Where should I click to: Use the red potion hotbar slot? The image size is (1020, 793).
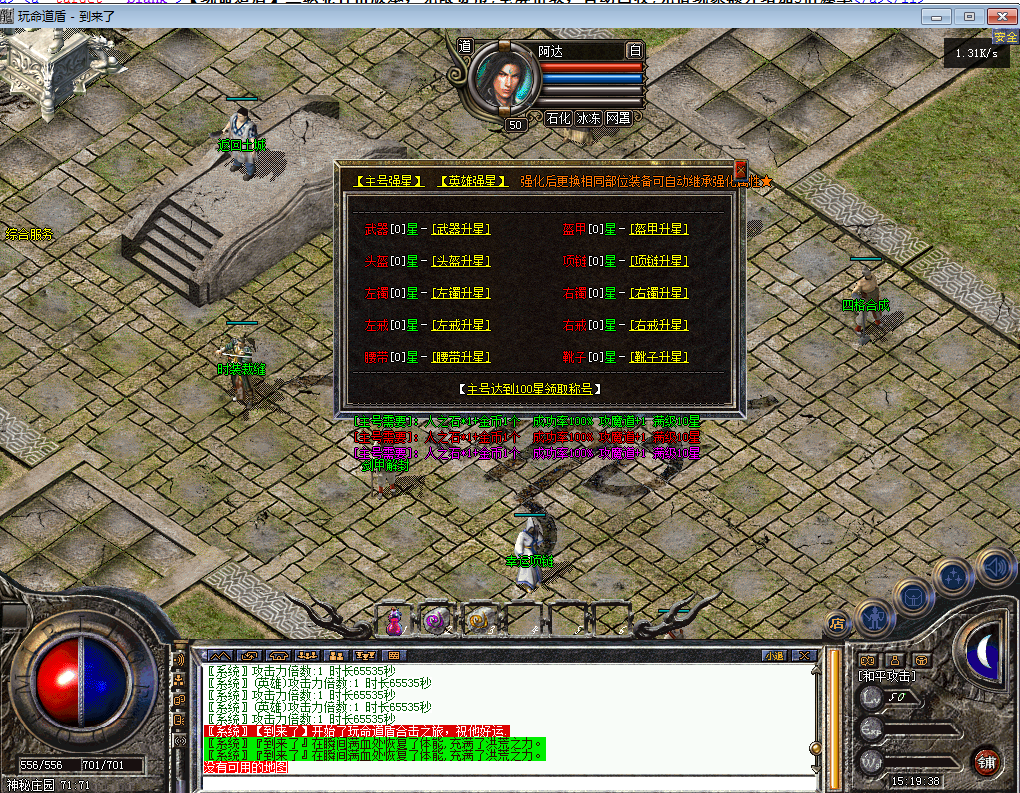point(394,621)
